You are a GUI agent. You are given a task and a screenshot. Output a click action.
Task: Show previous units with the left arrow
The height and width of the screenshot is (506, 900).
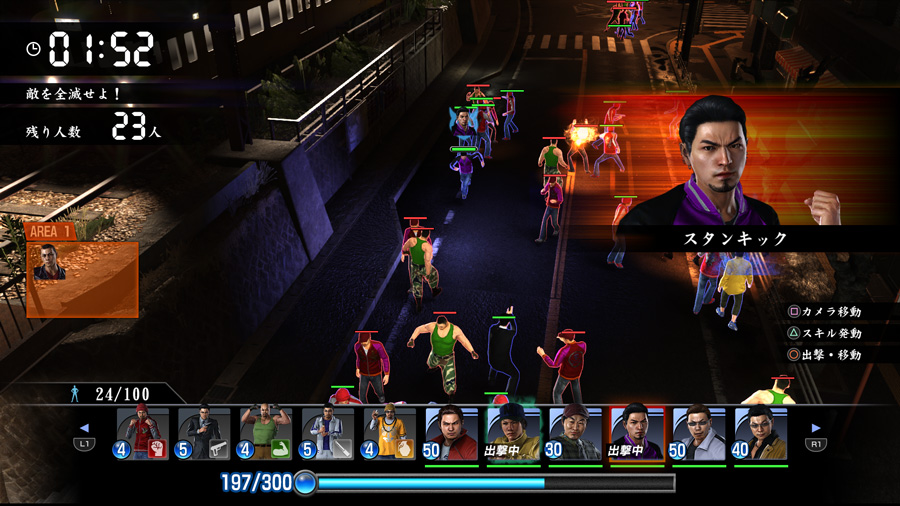coord(84,428)
